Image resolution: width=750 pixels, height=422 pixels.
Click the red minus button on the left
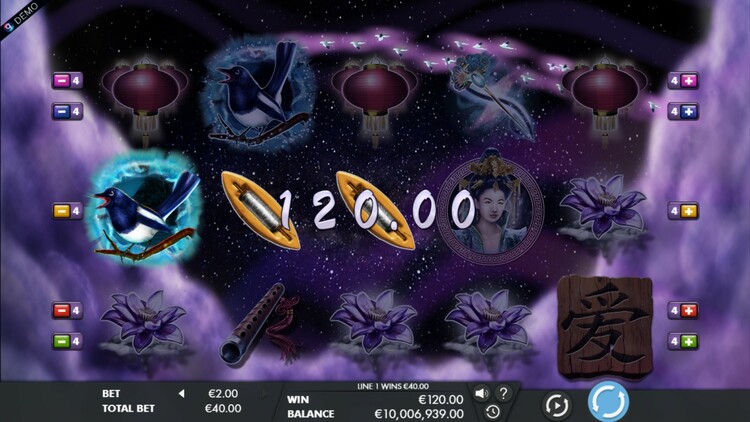[x=60, y=310]
